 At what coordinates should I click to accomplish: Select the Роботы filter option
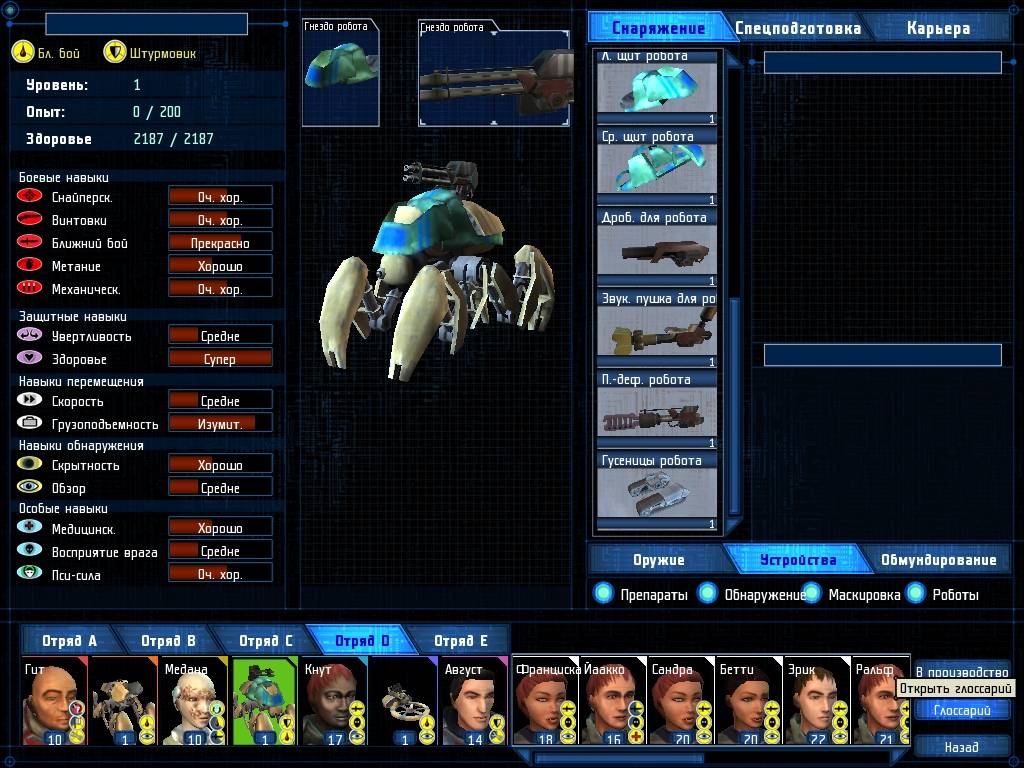coord(916,594)
